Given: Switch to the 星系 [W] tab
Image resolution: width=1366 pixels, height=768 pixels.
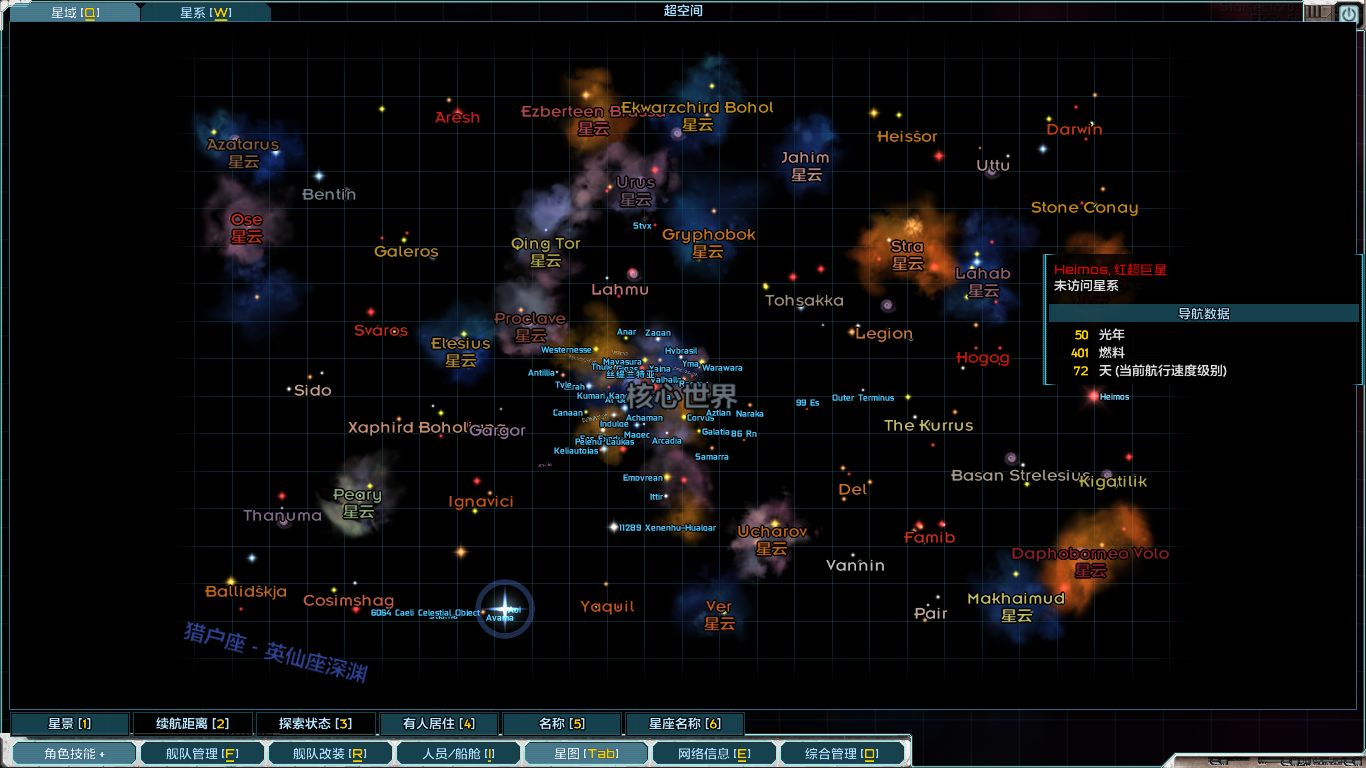Looking at the screenshot, I should 205,13.
